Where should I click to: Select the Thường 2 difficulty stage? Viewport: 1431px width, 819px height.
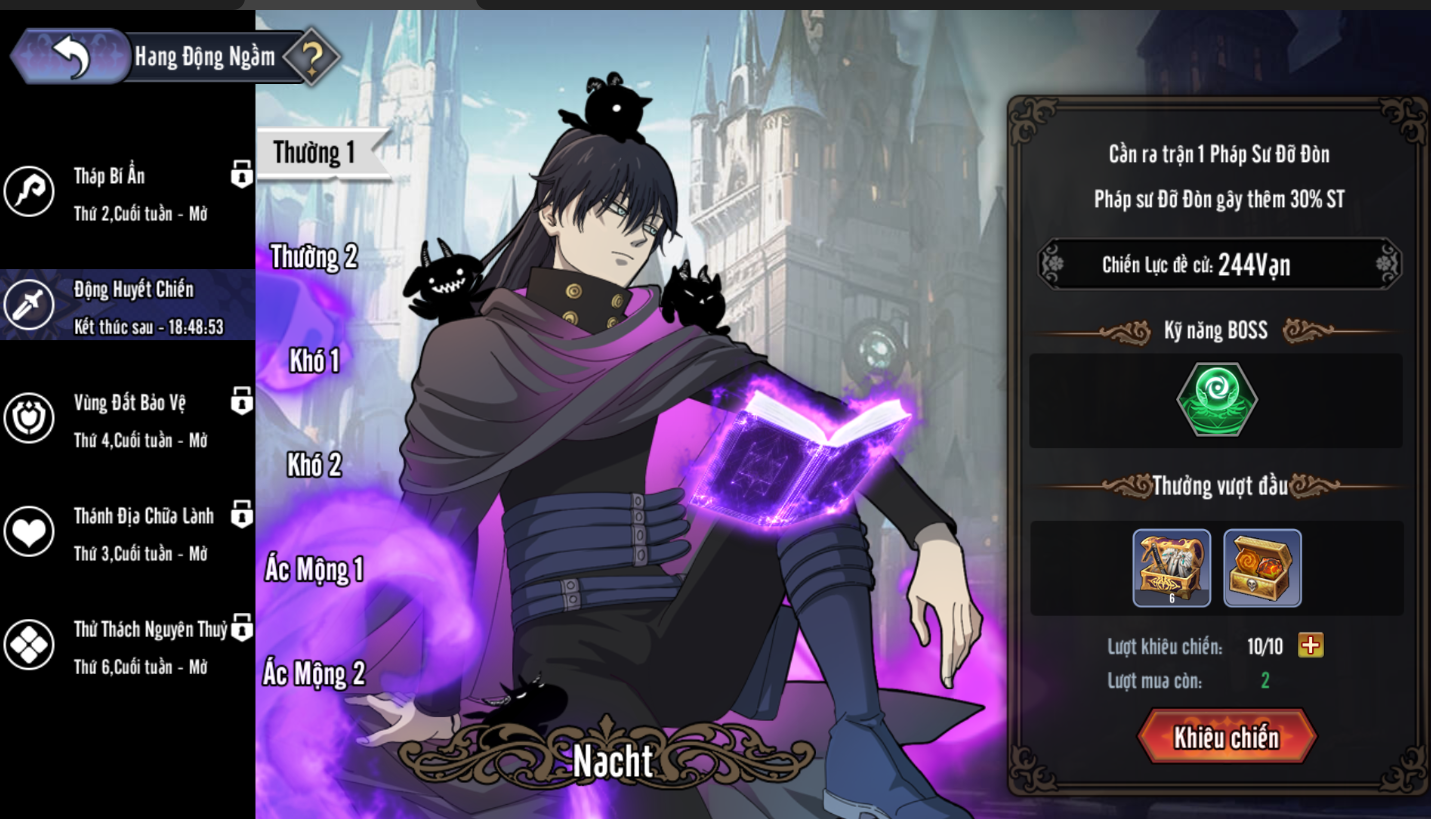[314, 257]
